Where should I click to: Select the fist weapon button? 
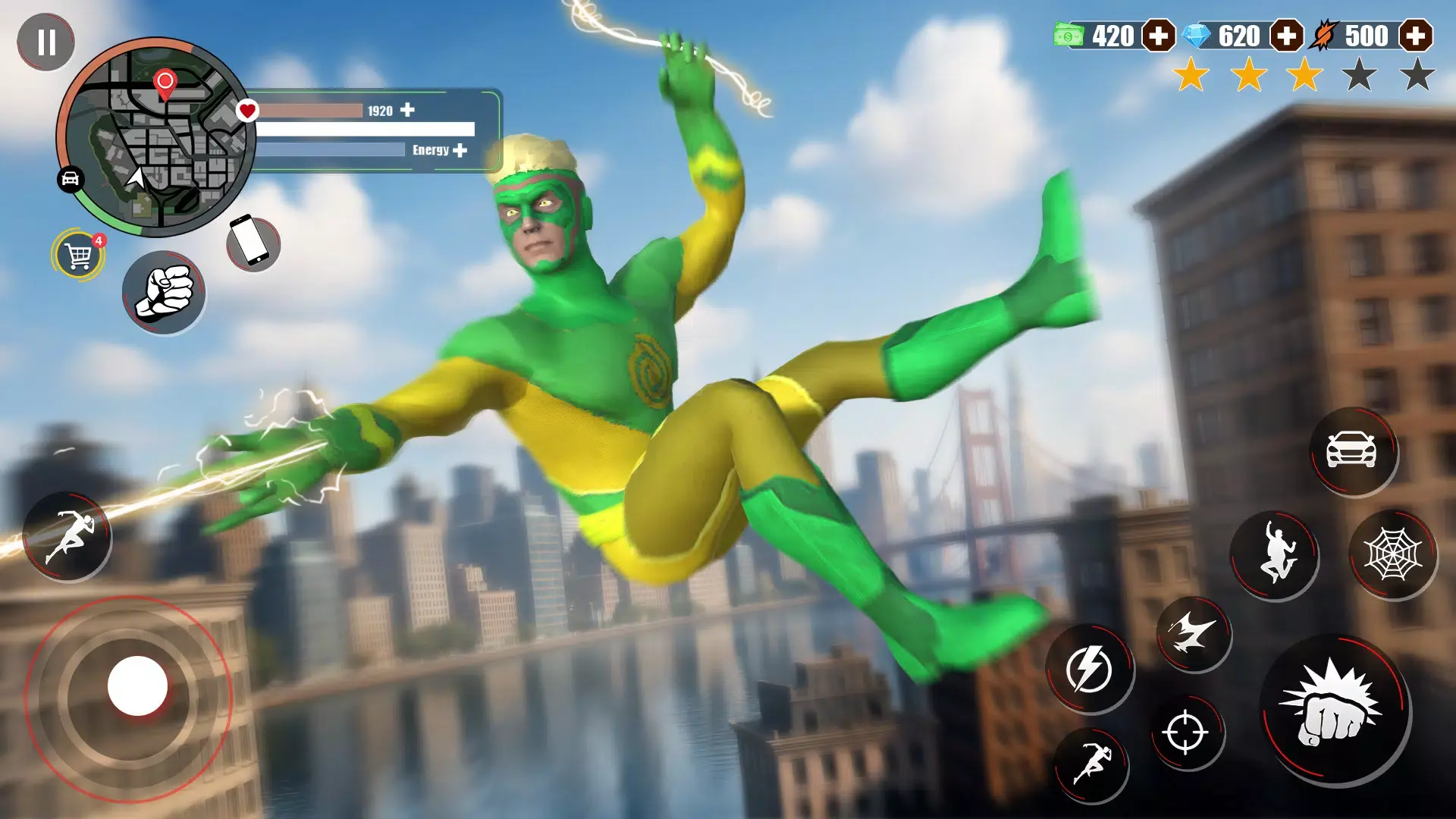click(164, 293)
